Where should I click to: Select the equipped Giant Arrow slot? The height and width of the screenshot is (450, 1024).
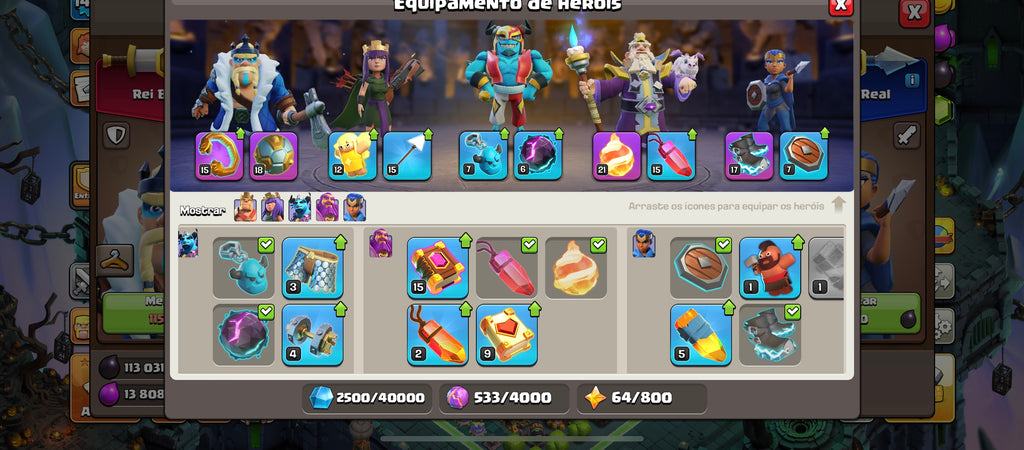407,156
